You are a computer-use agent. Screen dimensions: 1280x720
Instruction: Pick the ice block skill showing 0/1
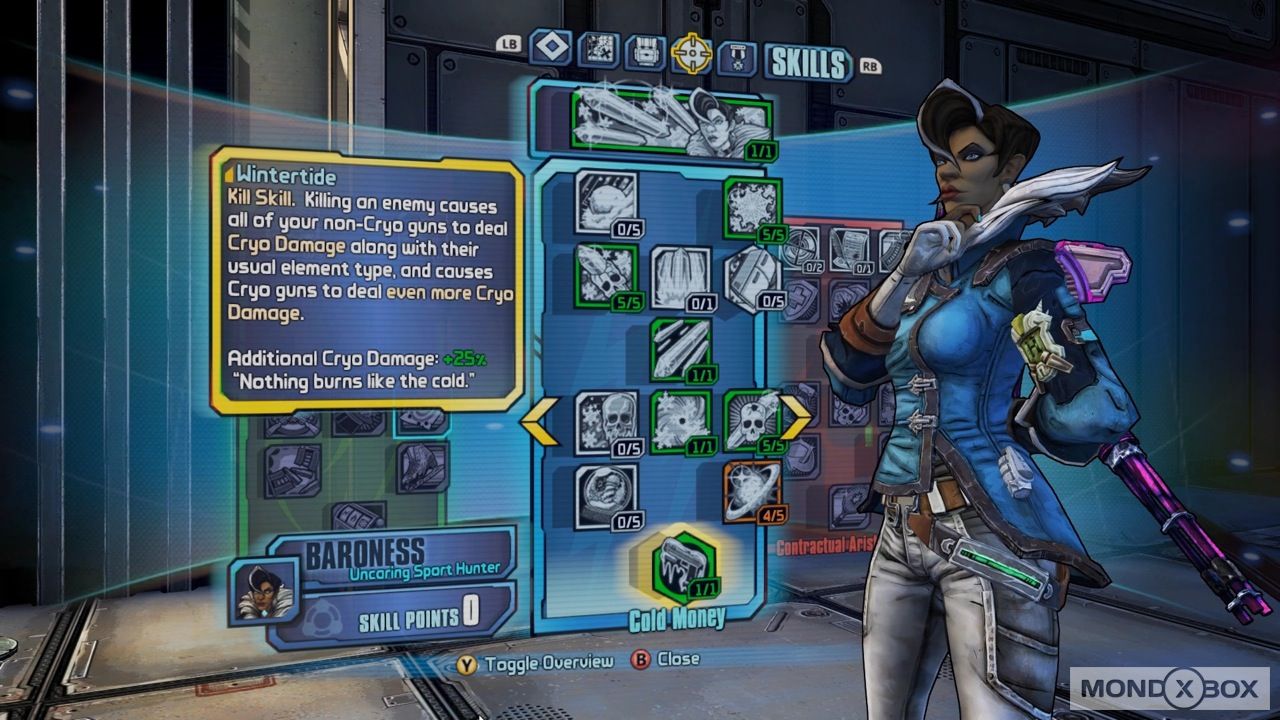[x=680, y=277]
